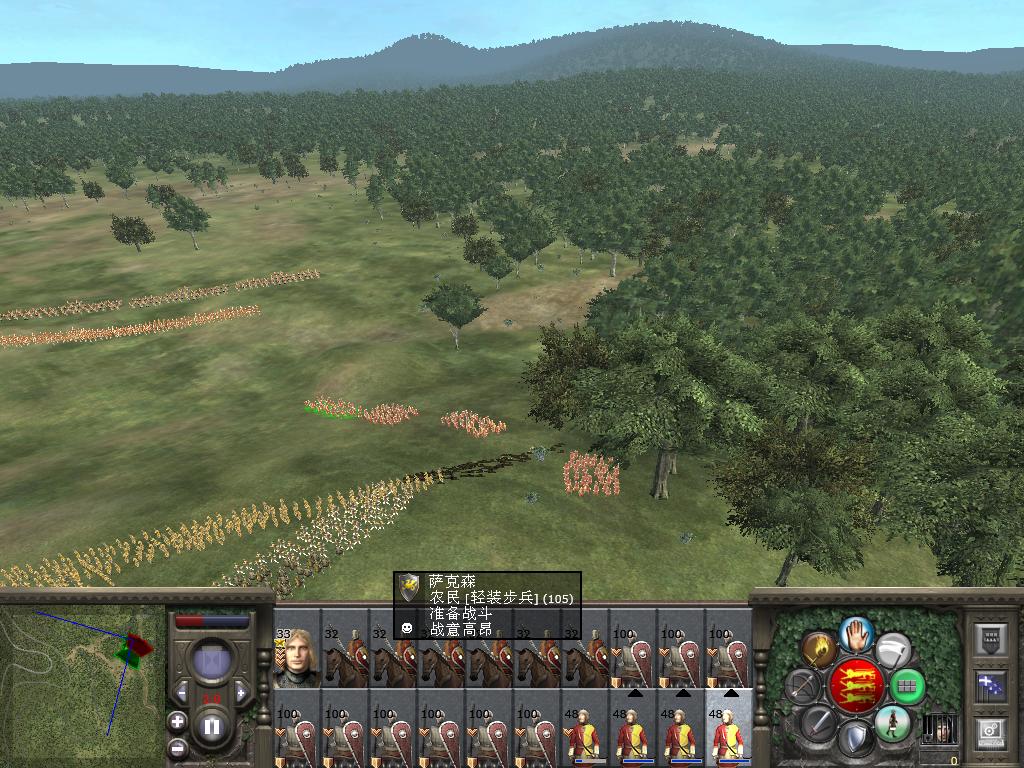
Task: Open the options gear button
Action: click(x=991, y=733)
